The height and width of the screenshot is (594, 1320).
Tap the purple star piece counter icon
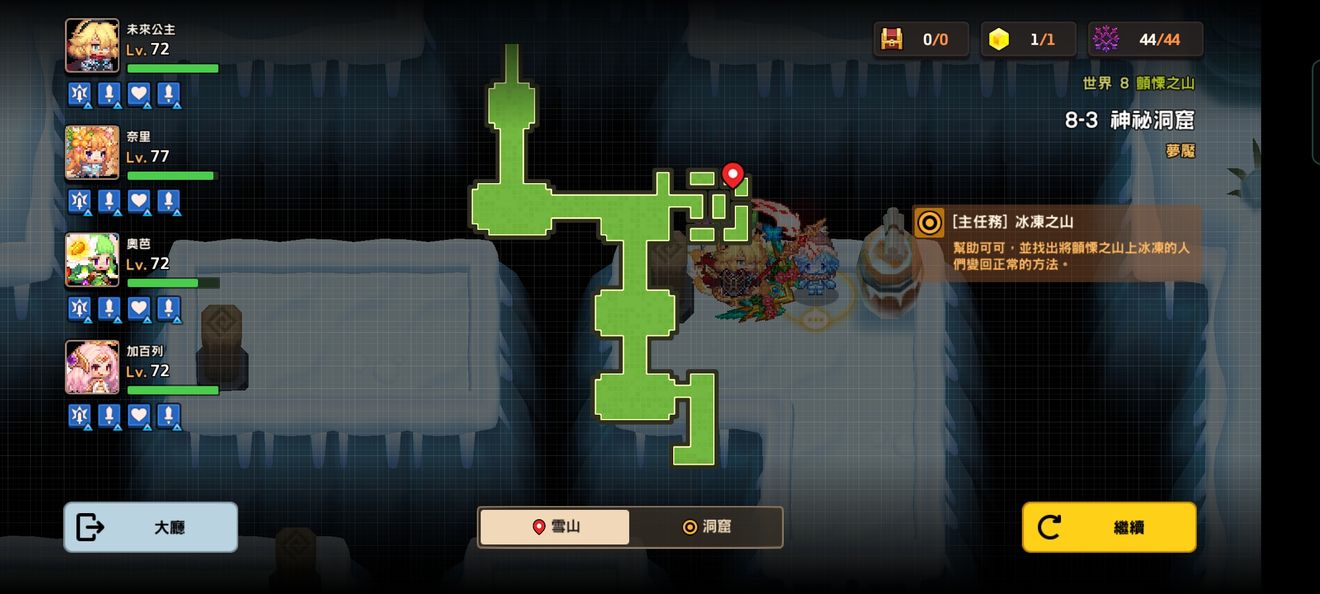(x=1105, y=40)
